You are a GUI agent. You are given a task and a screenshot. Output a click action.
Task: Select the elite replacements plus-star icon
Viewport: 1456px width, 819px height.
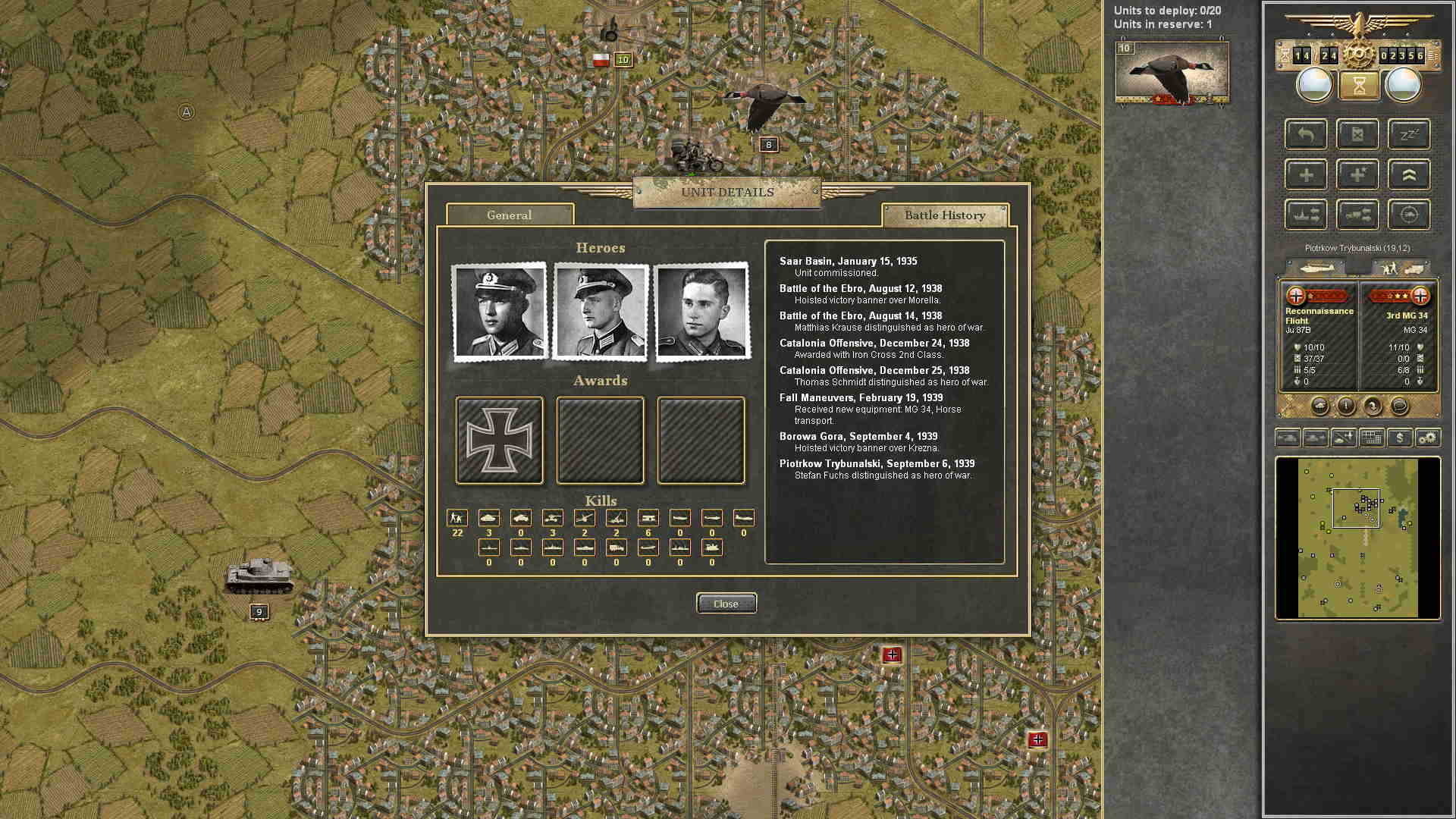(x=1357, y=174)
